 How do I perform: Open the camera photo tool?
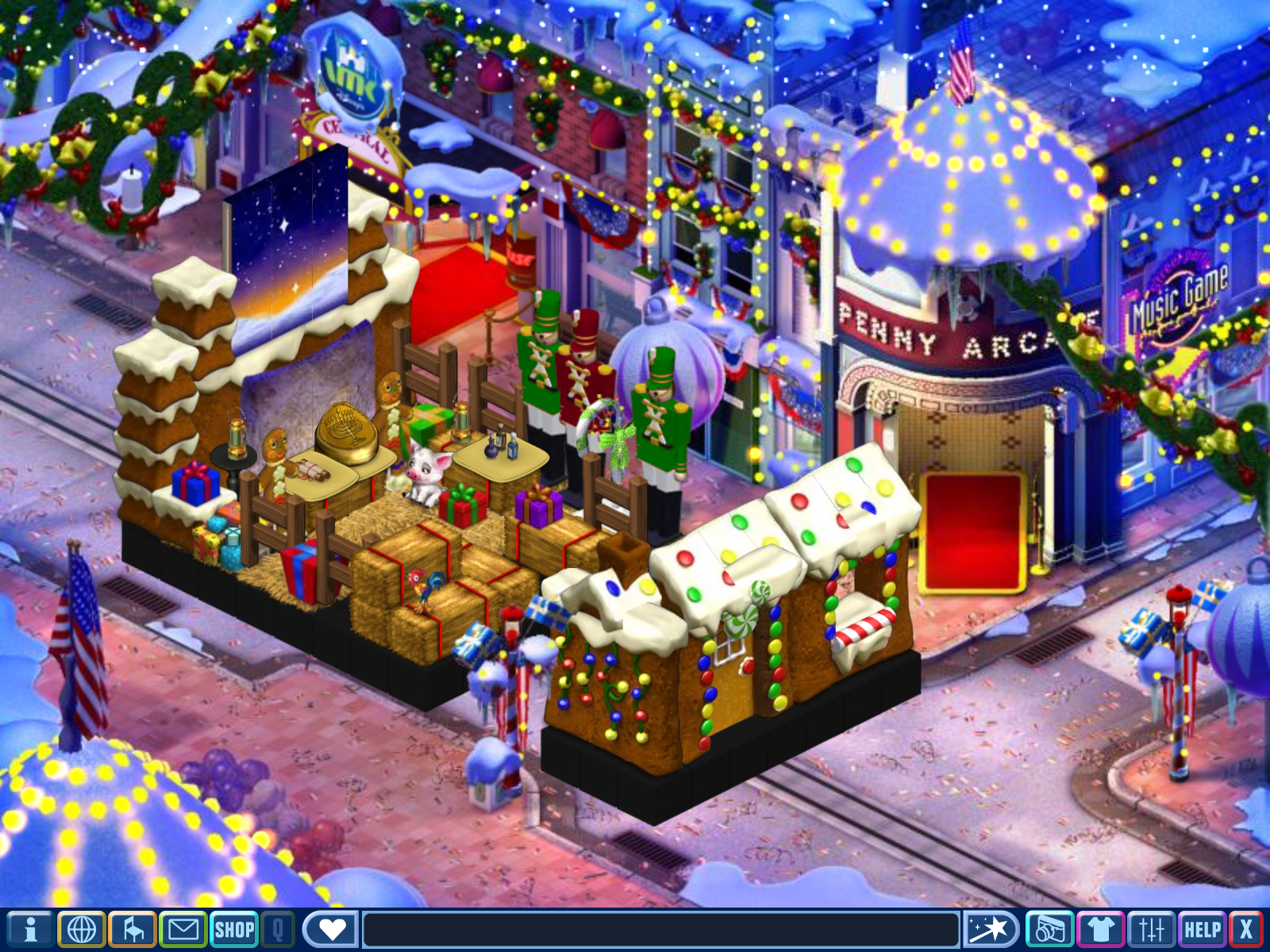(x=1049, y=929)
